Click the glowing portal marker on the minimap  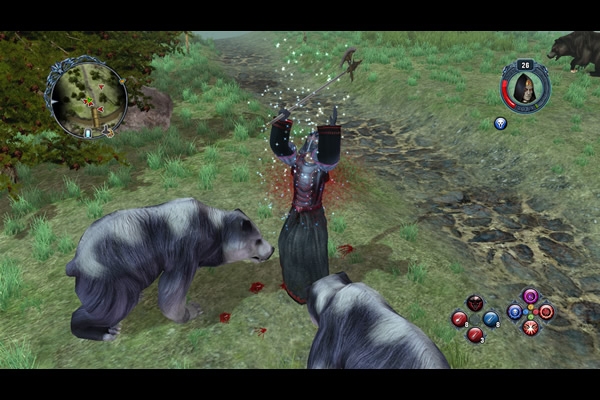[88, 132]
